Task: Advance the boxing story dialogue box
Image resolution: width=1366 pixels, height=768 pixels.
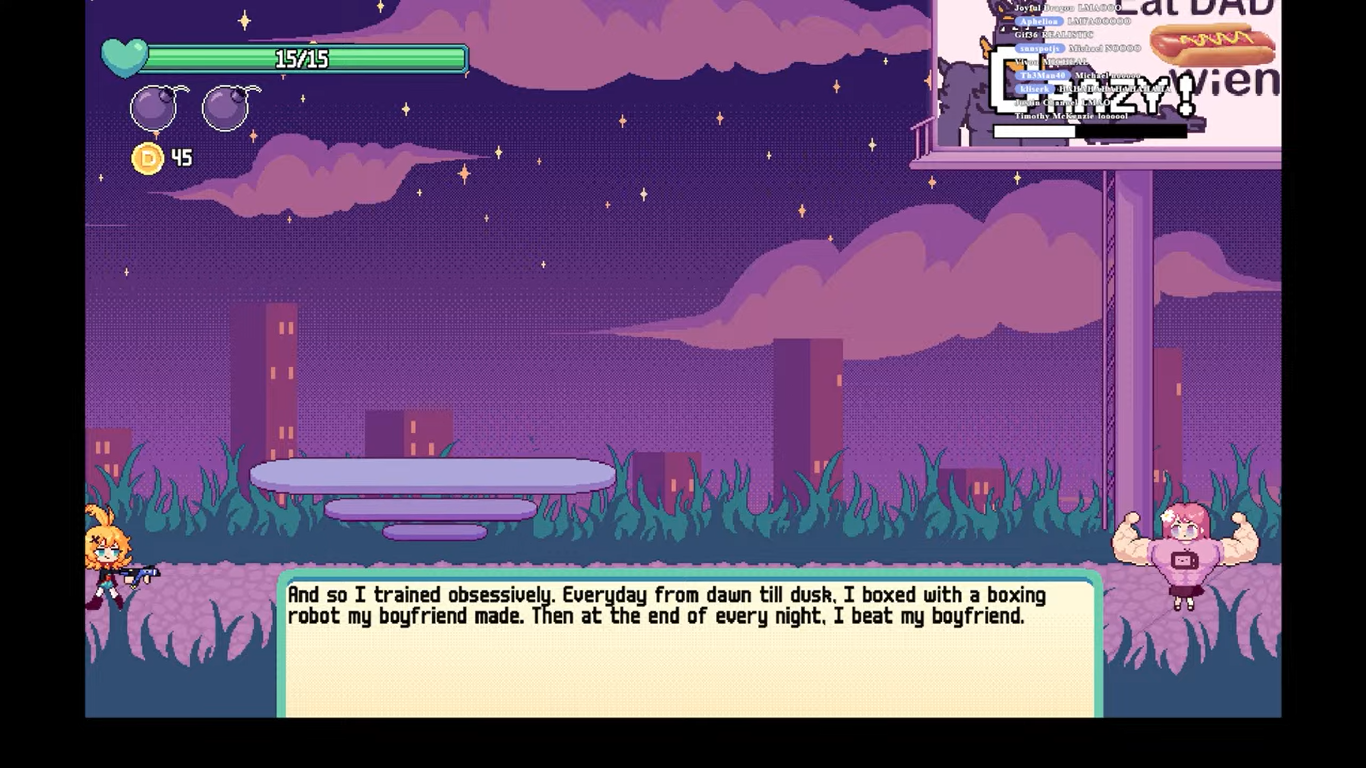Action: click(690, 645)
